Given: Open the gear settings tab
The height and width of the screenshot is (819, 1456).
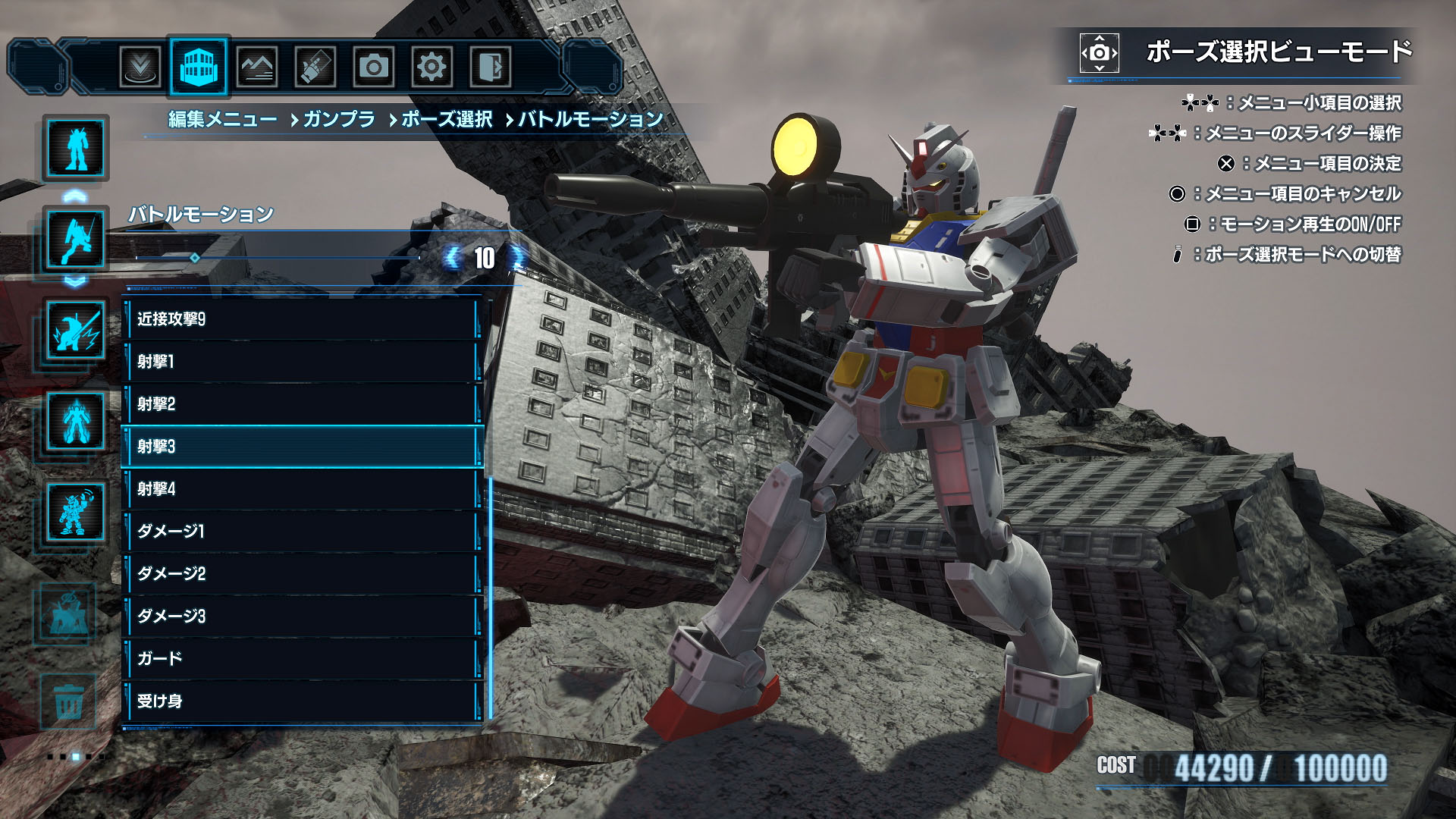Looking at the screenshot, I should tap(431, 67).
